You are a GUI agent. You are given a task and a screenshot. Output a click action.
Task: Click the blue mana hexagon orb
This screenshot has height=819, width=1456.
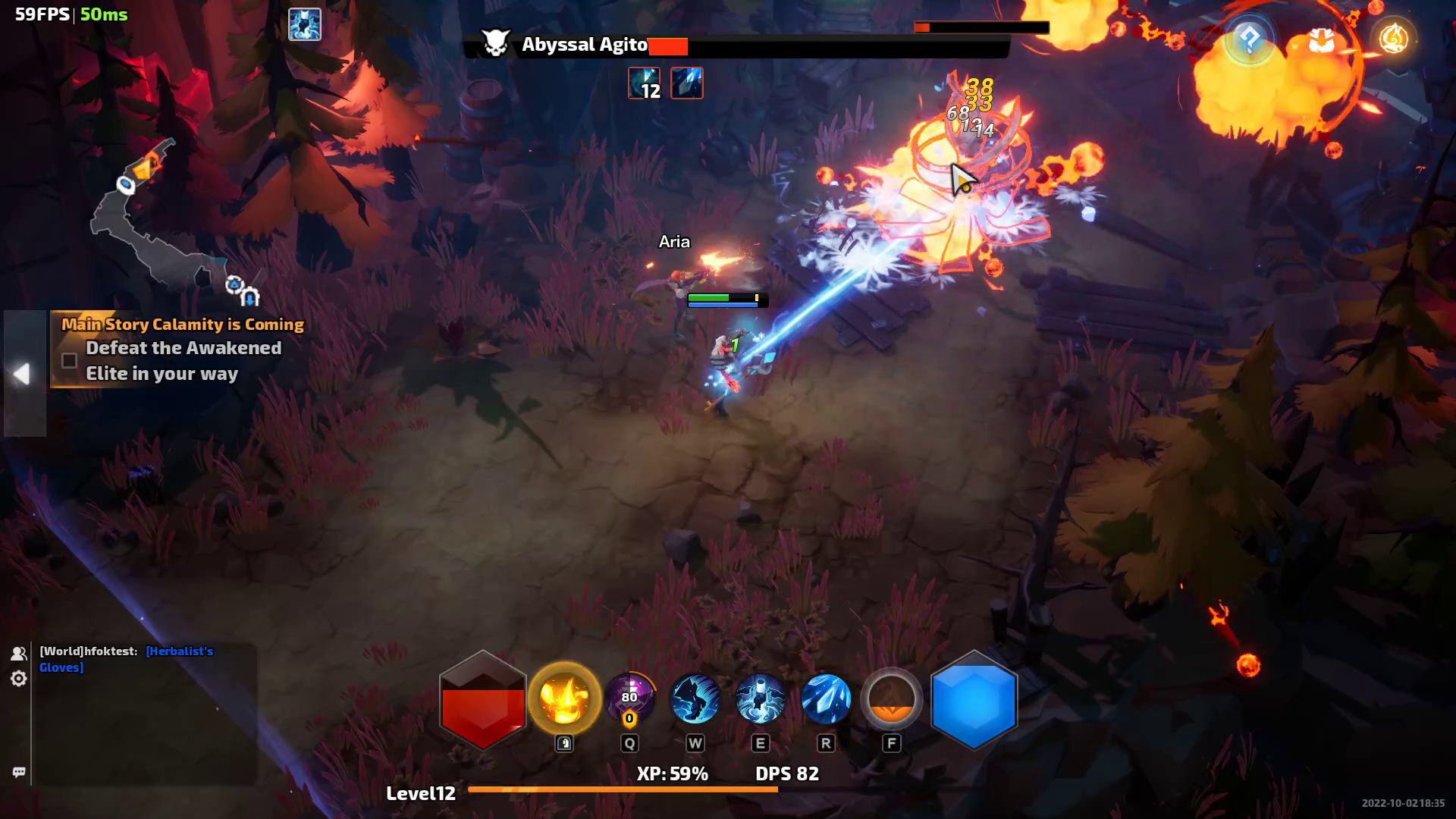[974, 701]
